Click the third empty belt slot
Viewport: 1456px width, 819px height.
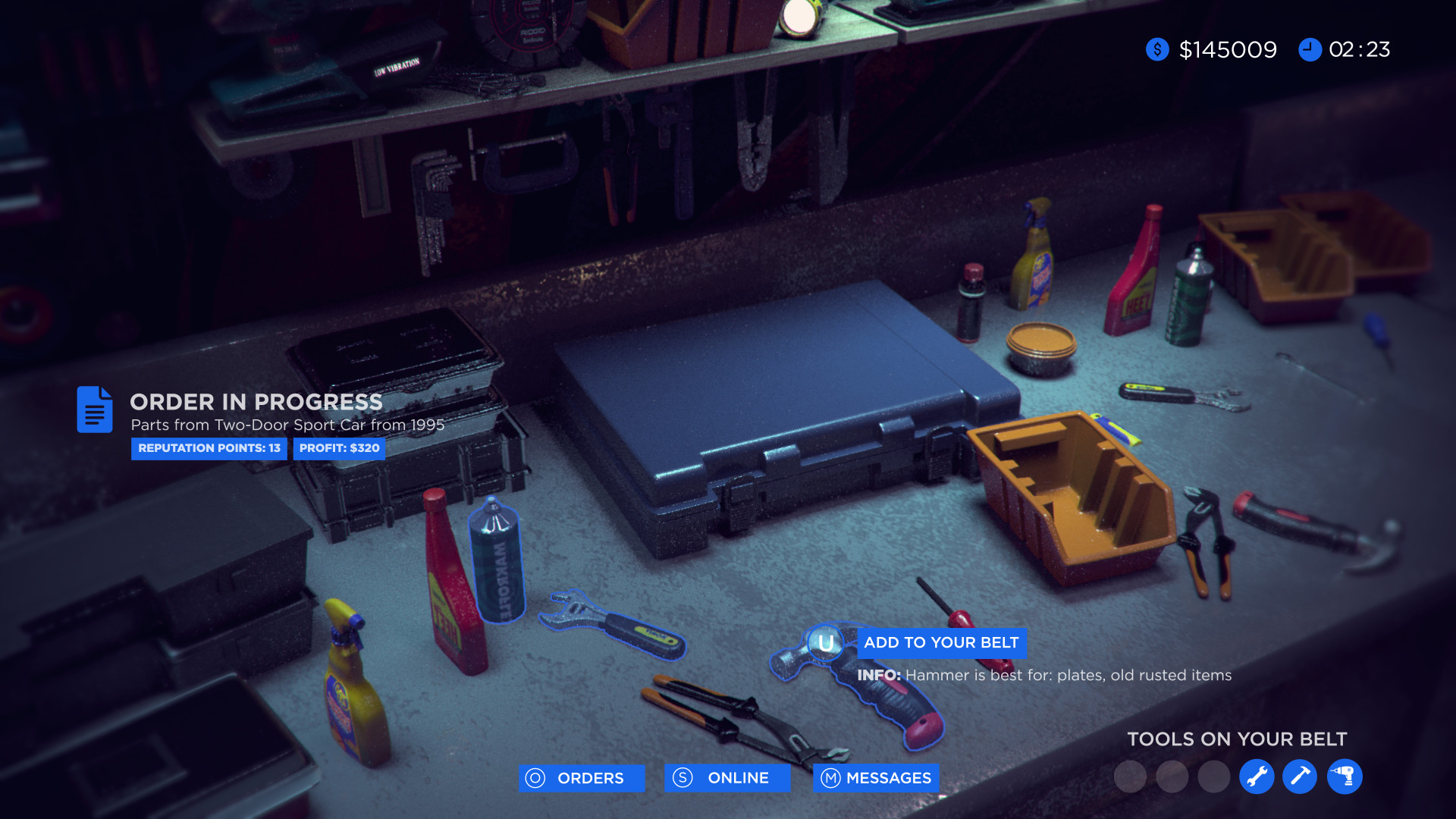pyautogui.click(x=1215, y=777)
